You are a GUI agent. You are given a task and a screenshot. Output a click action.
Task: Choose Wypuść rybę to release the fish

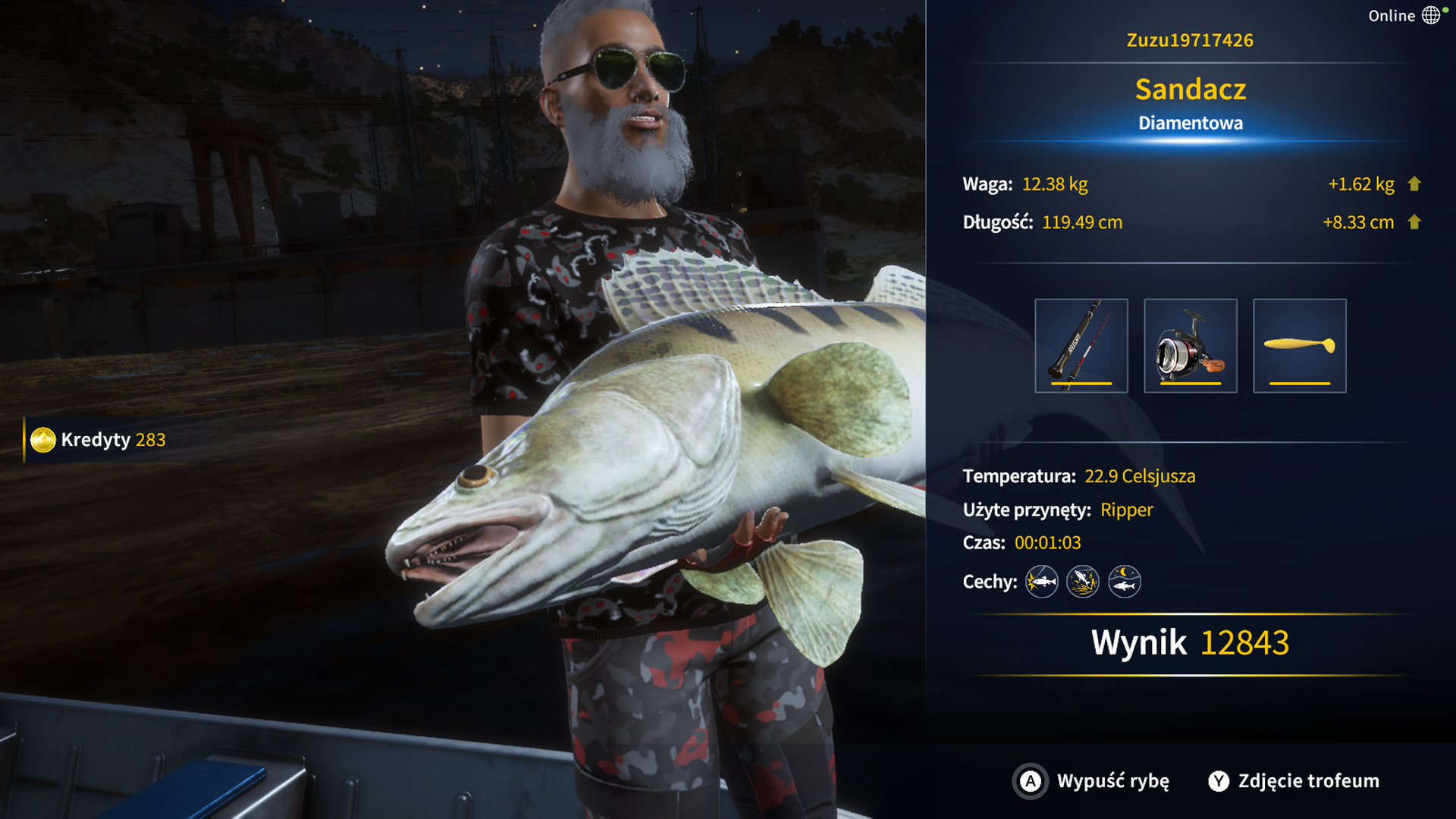tap(1092, 781)
